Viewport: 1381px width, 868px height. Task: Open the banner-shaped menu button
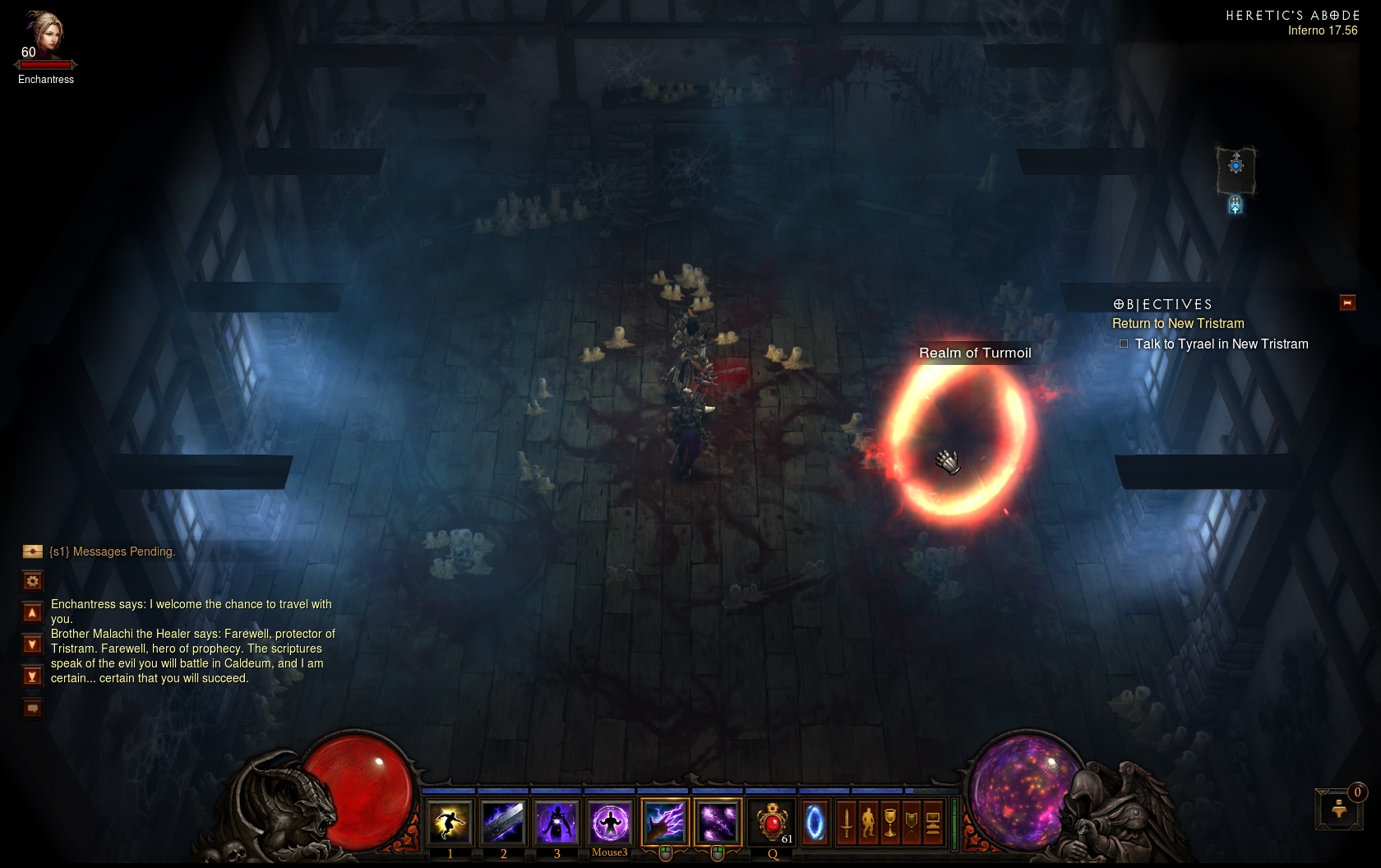(x=912, y=822)
